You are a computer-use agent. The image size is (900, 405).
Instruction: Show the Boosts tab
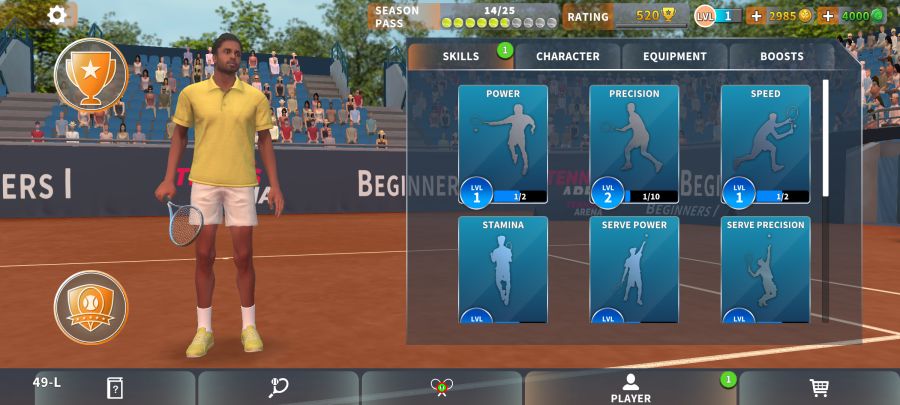pos(781,57)
